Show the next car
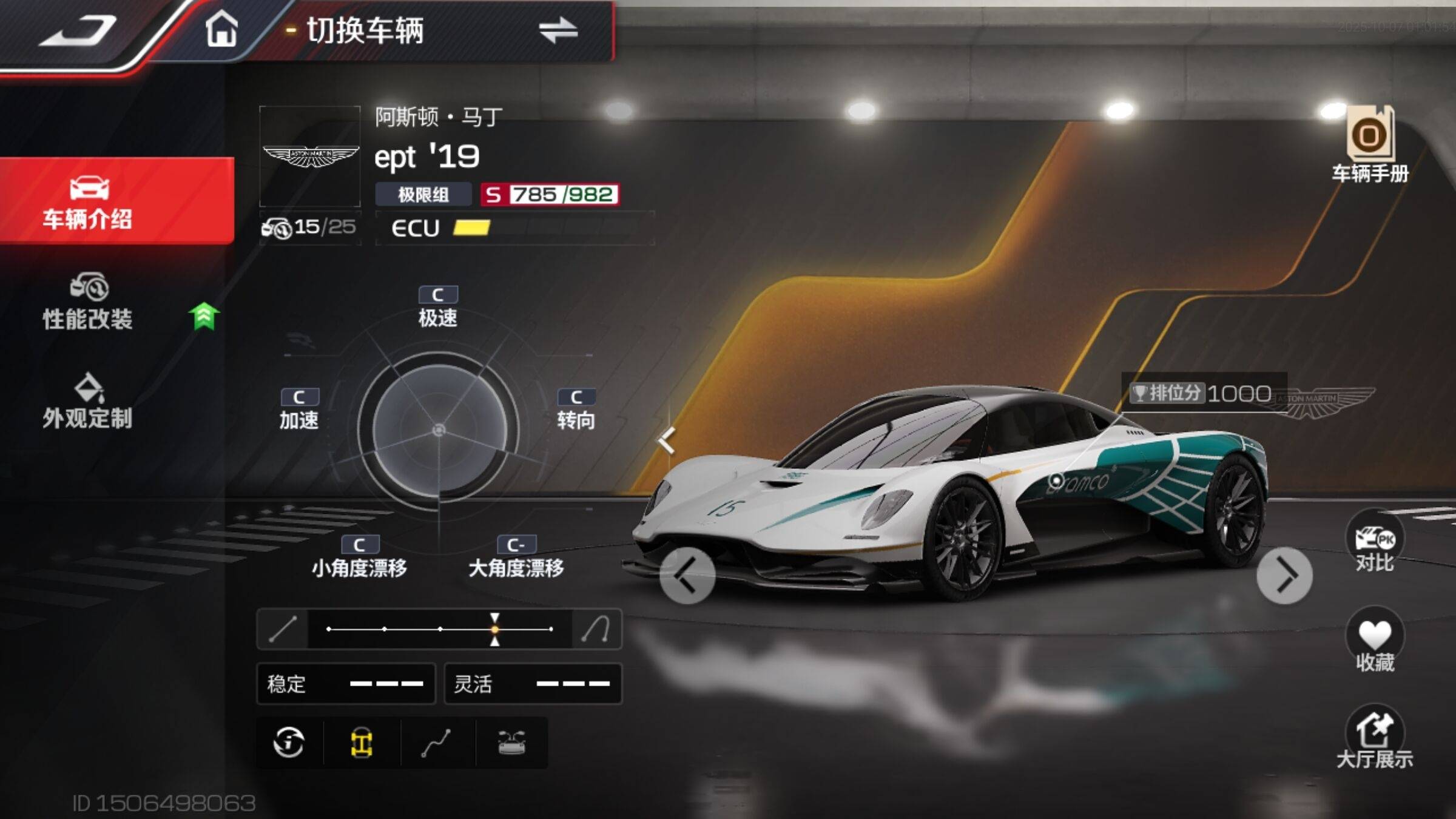This screenshot has height=819, width=1456. (1284, 575)
